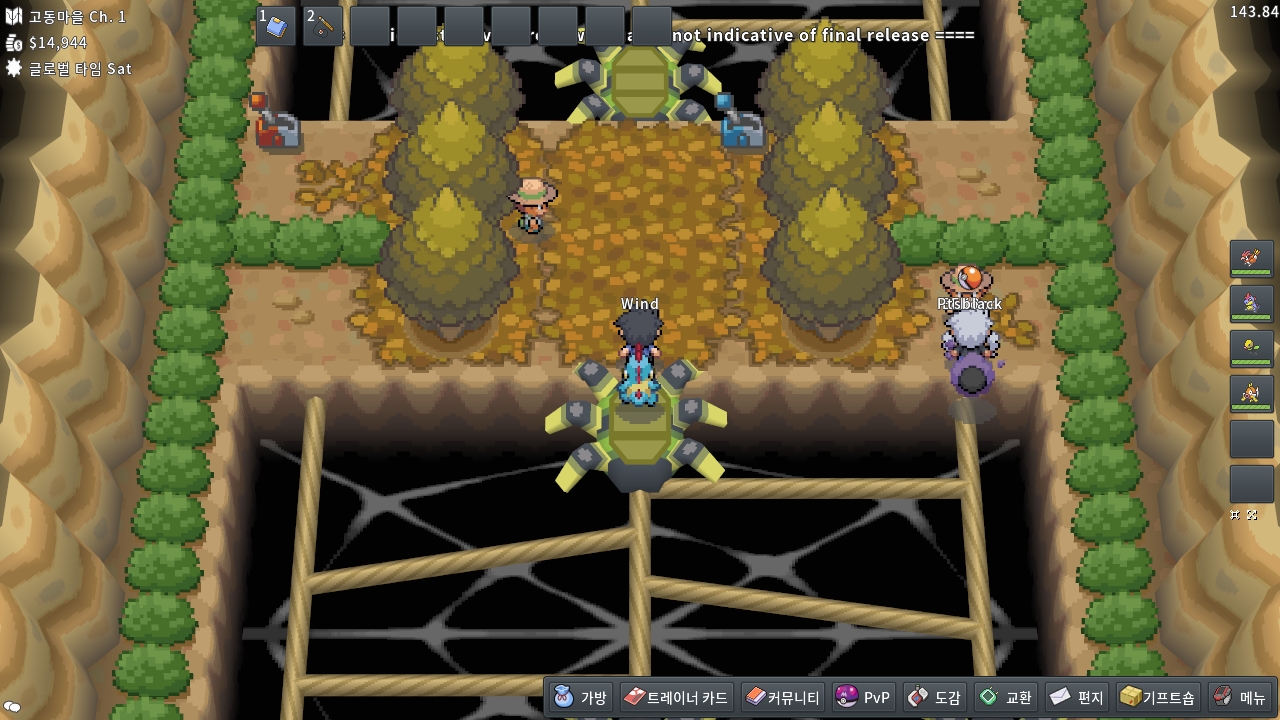Use the blue item in hotbar slot 1
The height and width of the screenshot is (720, 1280).
click(276, 27)
